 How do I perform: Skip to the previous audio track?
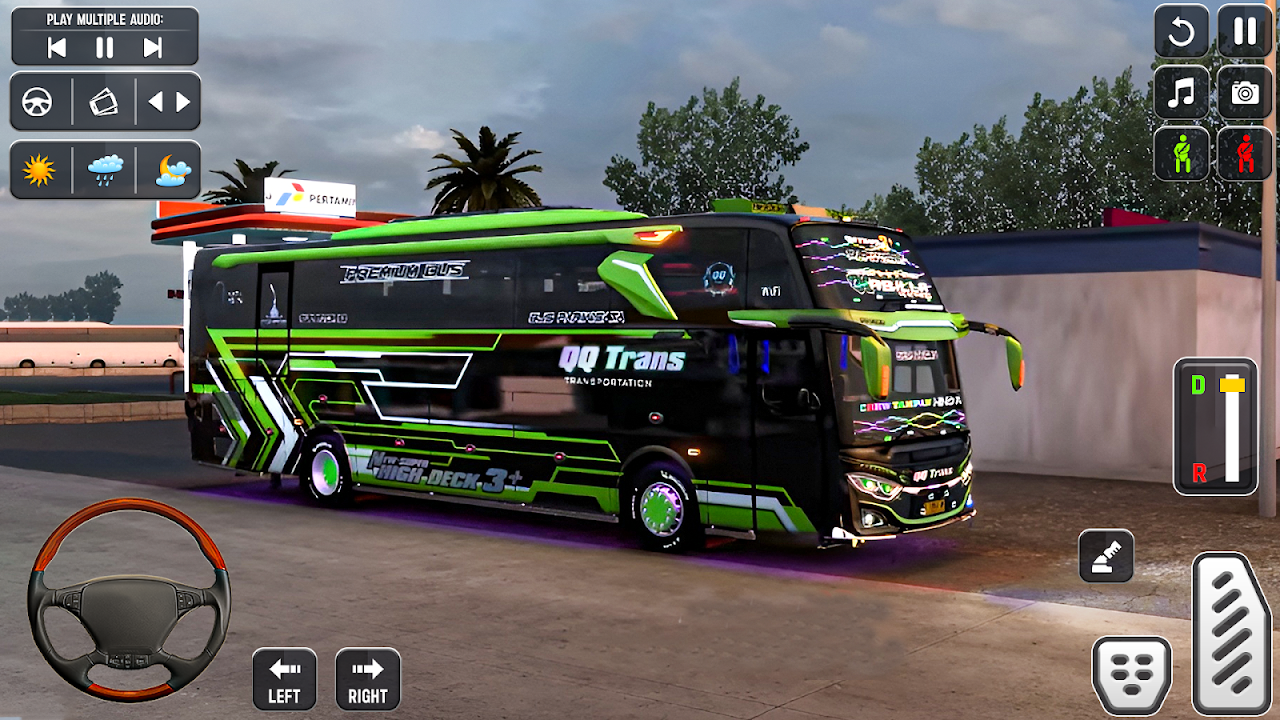tap(57, 47)
